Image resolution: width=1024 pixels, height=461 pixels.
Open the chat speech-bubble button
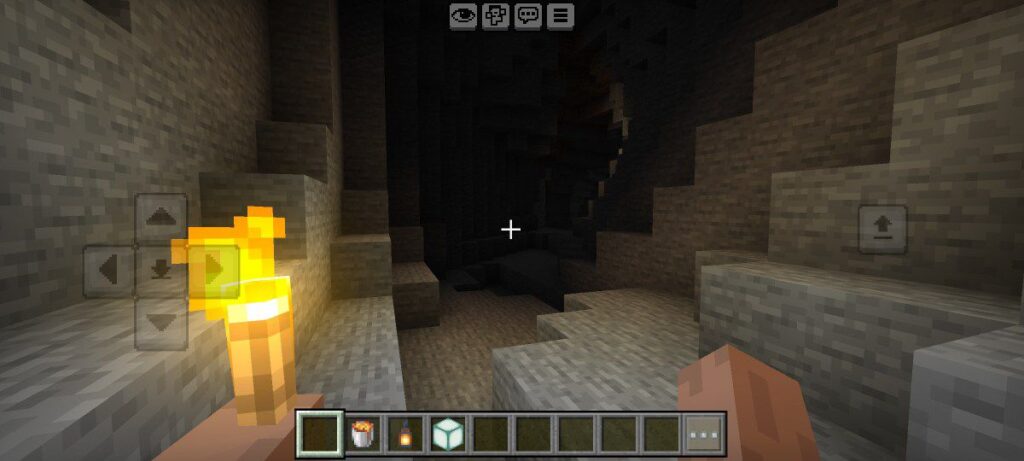coord(528,15)
